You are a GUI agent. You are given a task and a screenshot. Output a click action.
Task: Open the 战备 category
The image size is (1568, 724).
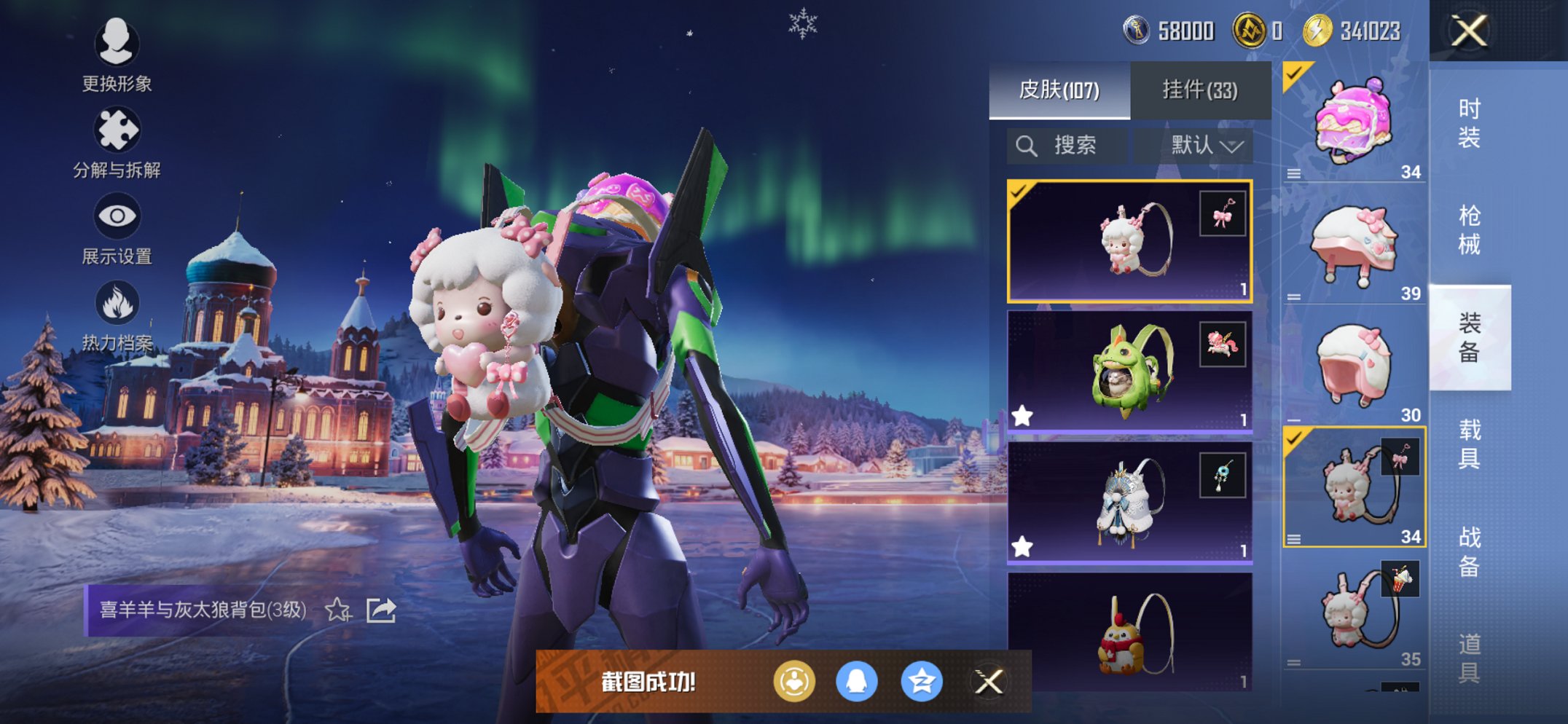[1469, 551]
